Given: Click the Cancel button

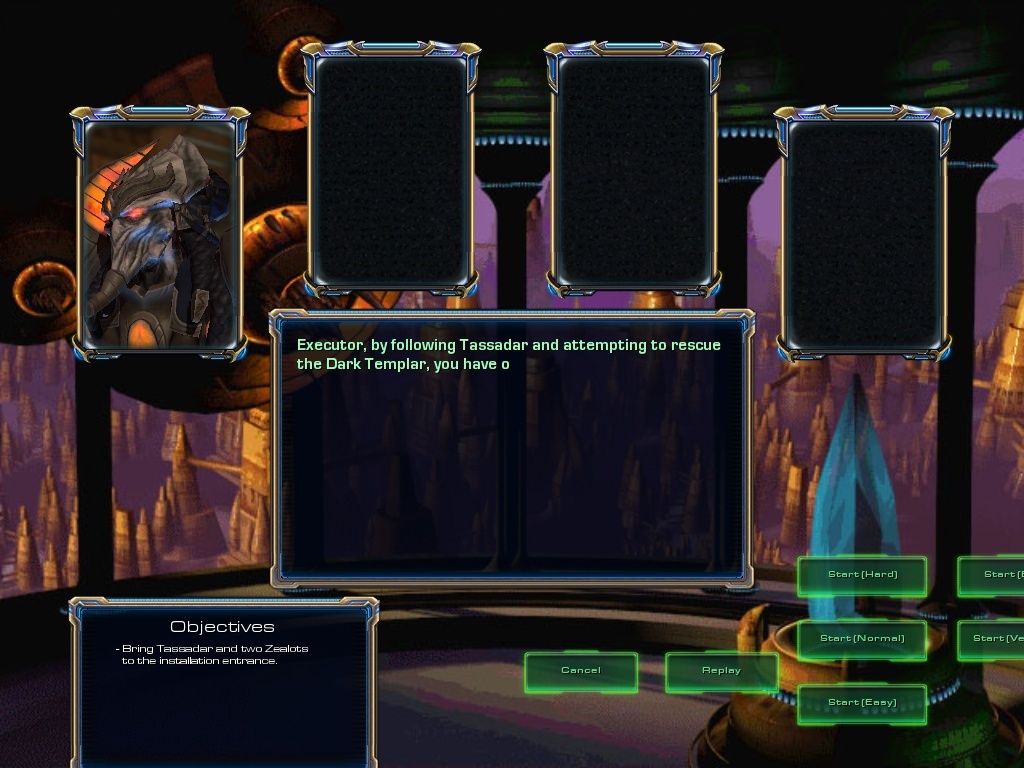Looking at the screenshot, I should (x=581, y=671).
